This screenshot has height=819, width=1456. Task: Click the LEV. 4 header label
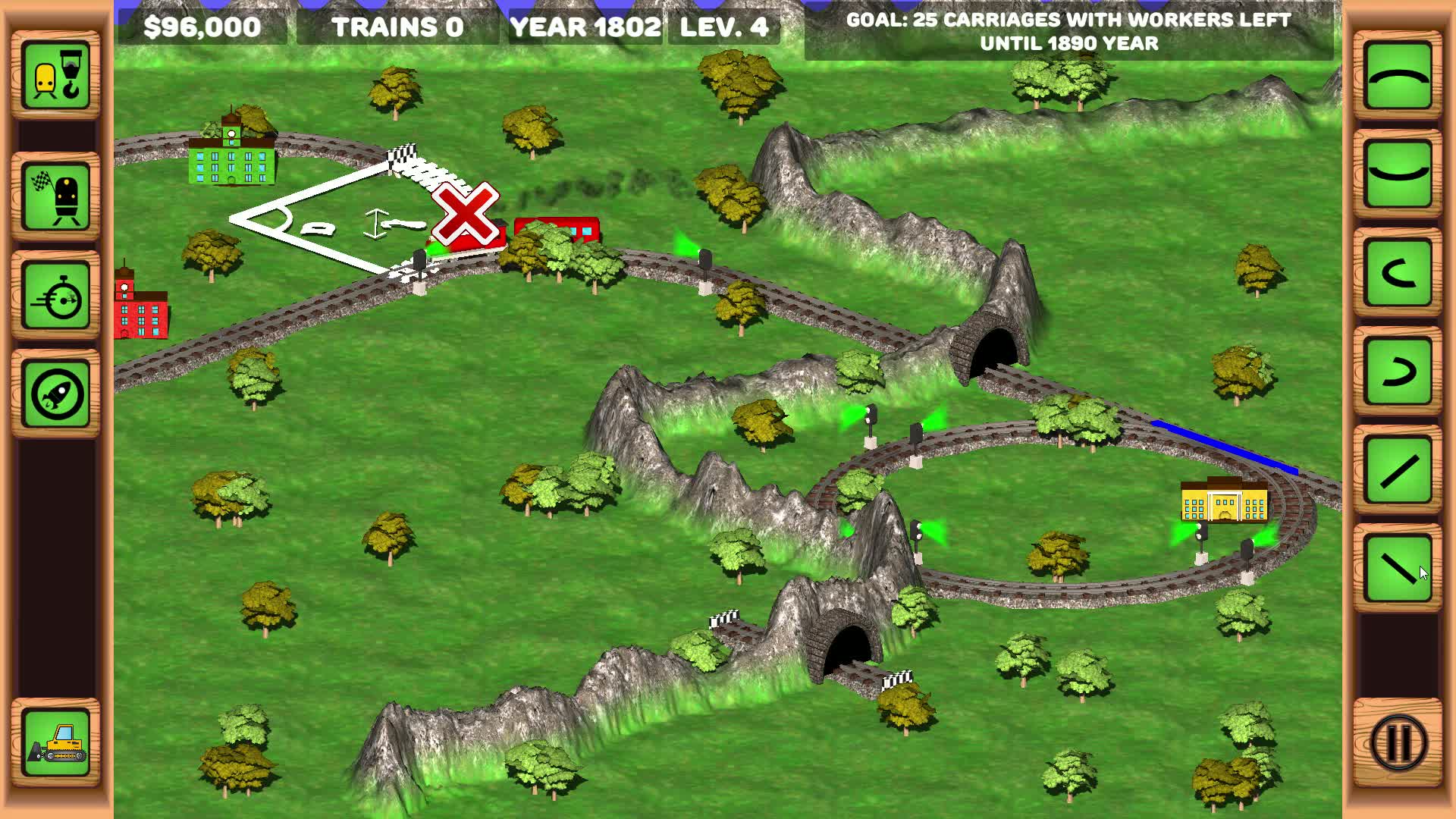pyautogui.click(x=724, y=28)
